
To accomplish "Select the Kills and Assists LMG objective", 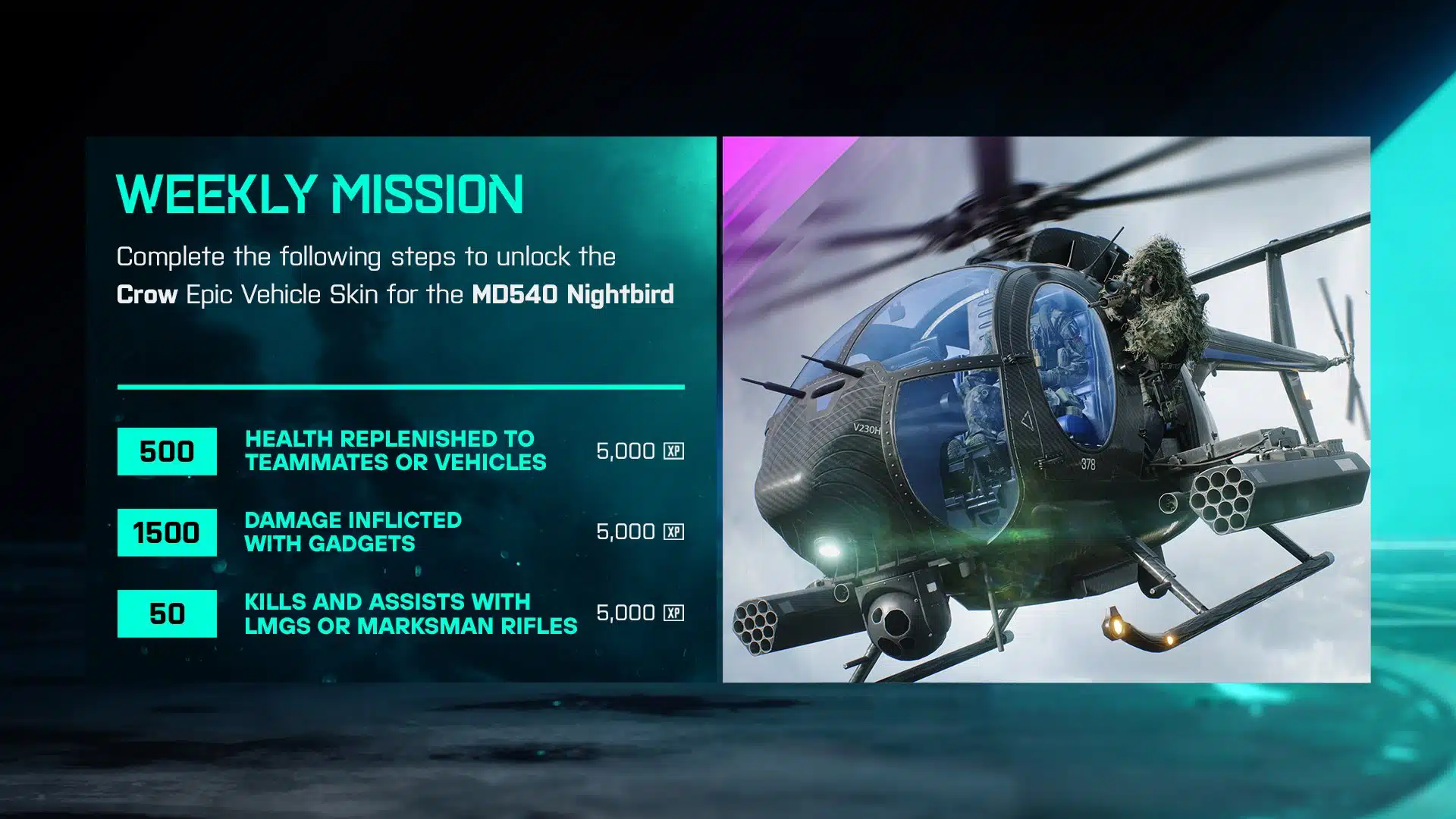I will pyautogui.click(x=409, y=613).
